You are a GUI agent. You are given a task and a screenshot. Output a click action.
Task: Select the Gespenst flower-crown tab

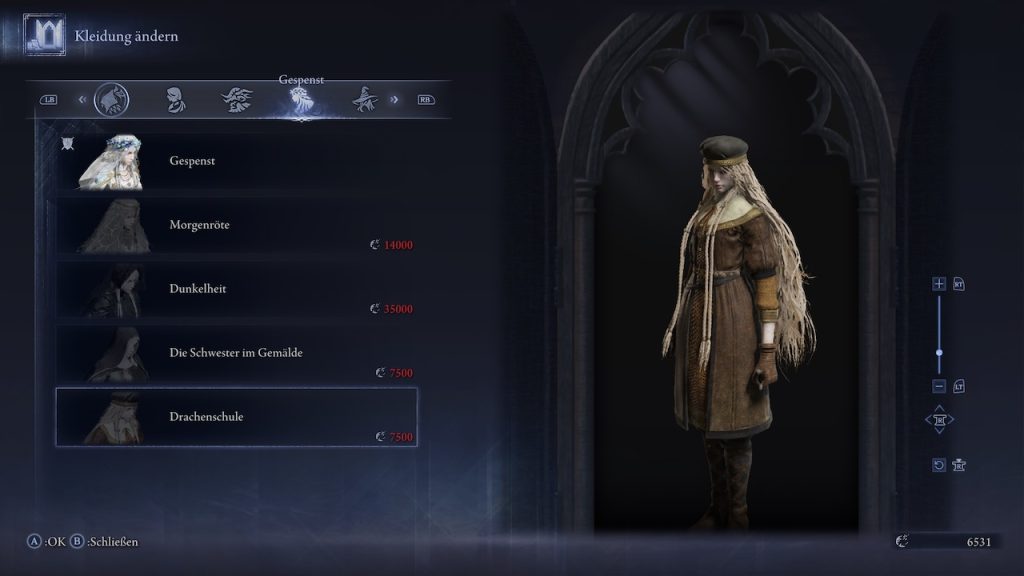point(301,99)
